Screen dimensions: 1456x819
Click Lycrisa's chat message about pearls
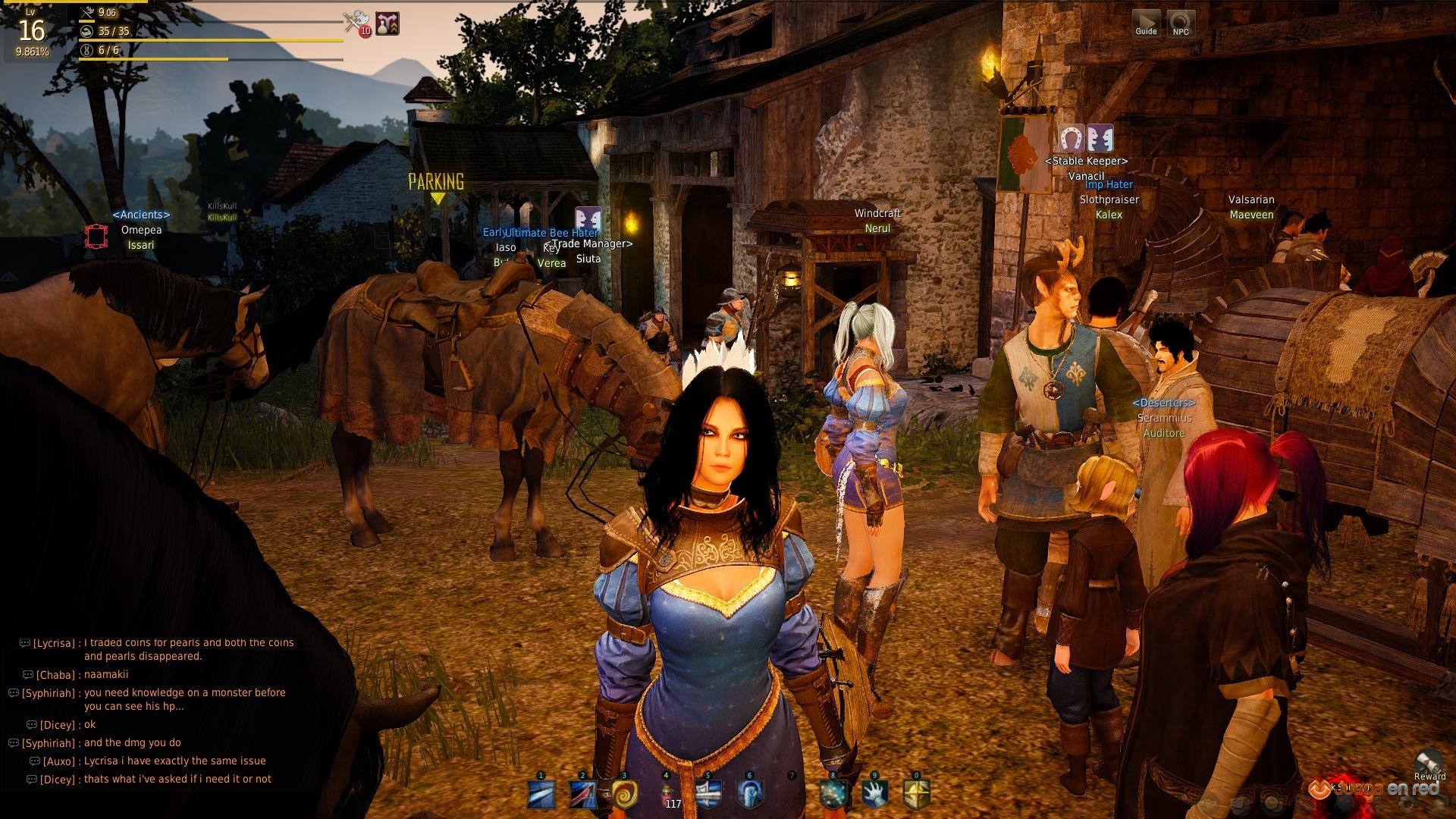coord(188,649)
